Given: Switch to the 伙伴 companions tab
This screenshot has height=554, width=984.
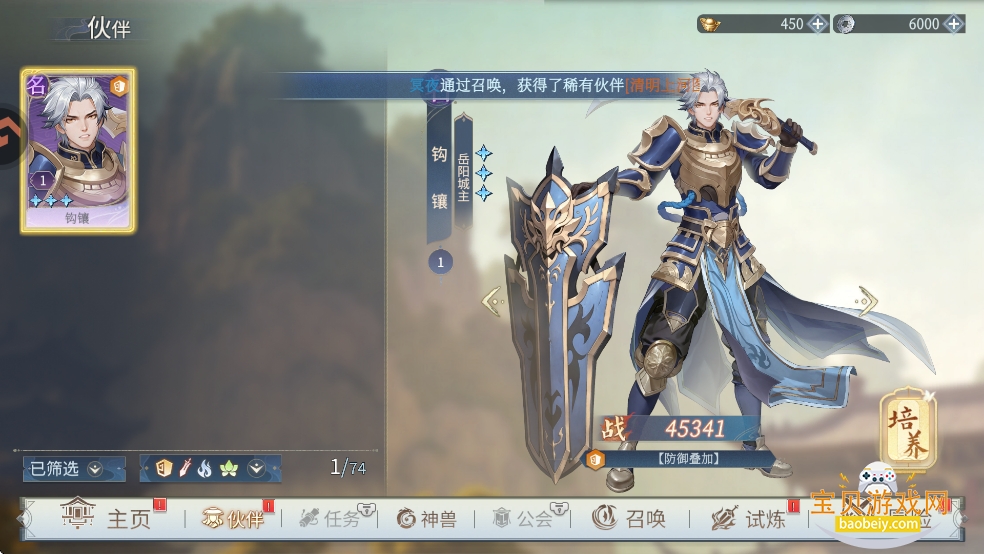Looking at the screenshot, I should 233,518.
